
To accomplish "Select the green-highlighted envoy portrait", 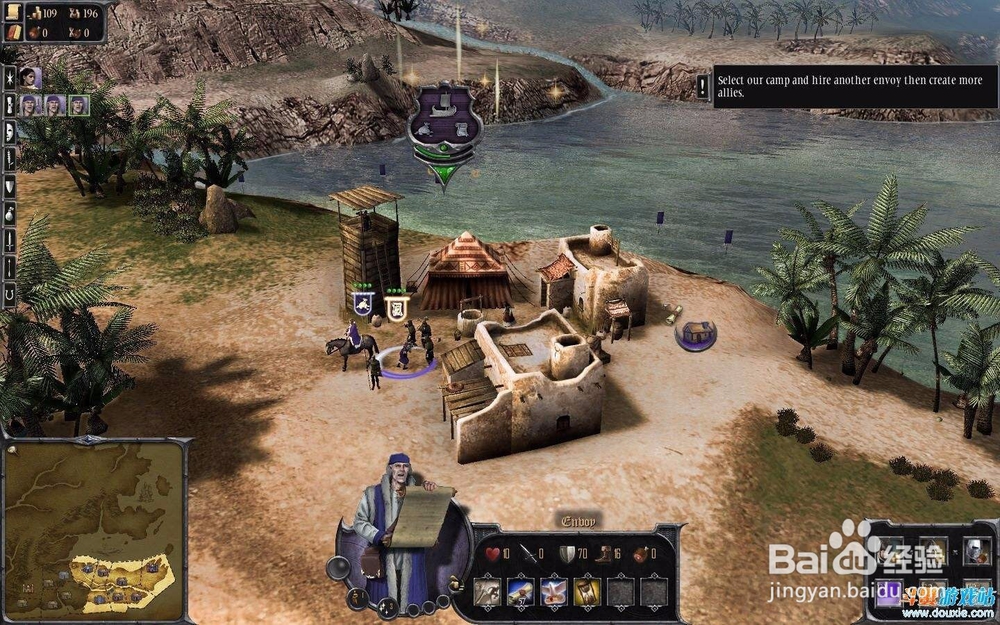I will click(78, 104).
